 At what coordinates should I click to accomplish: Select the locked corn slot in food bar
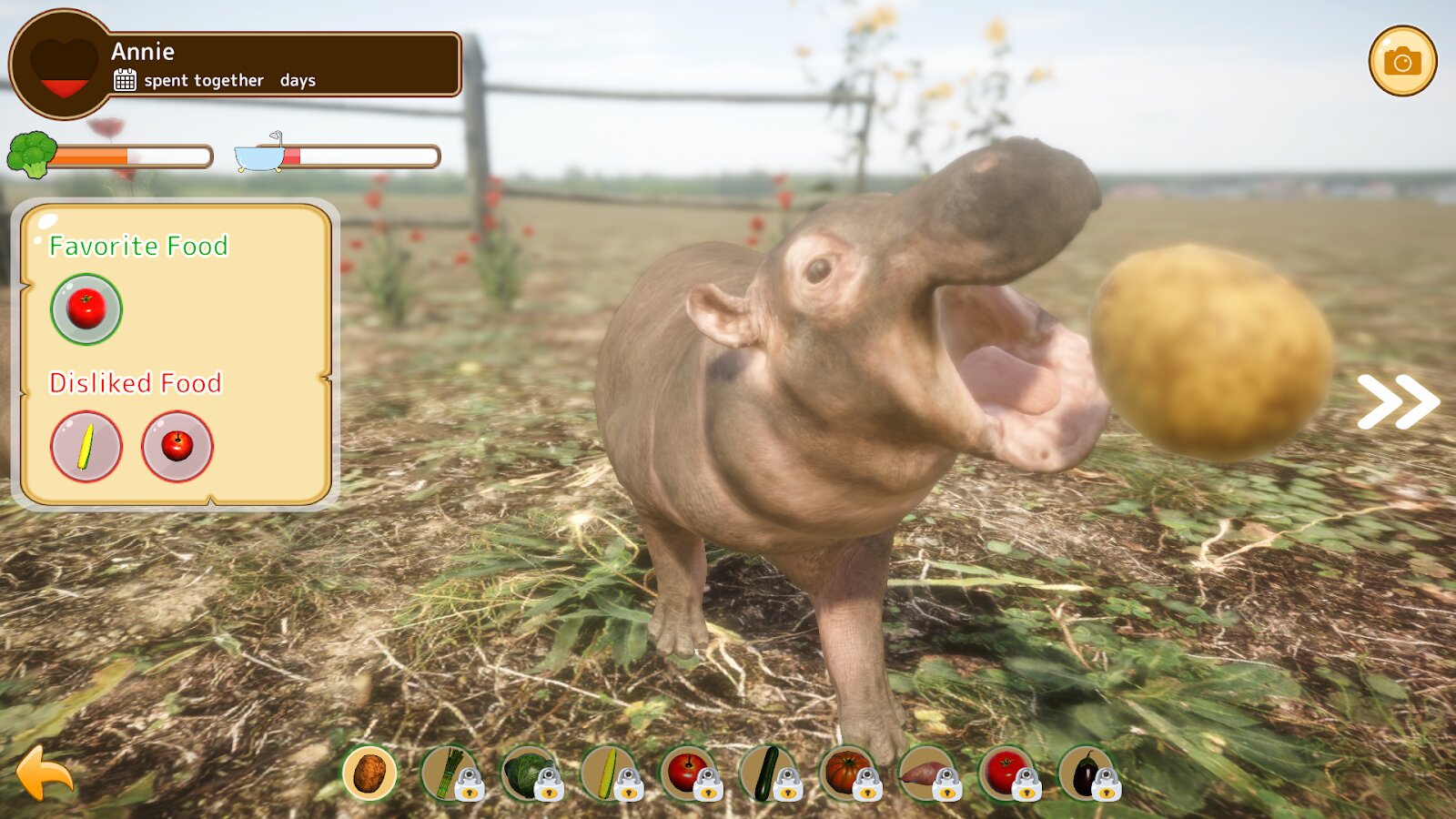(x=608, y=773)
